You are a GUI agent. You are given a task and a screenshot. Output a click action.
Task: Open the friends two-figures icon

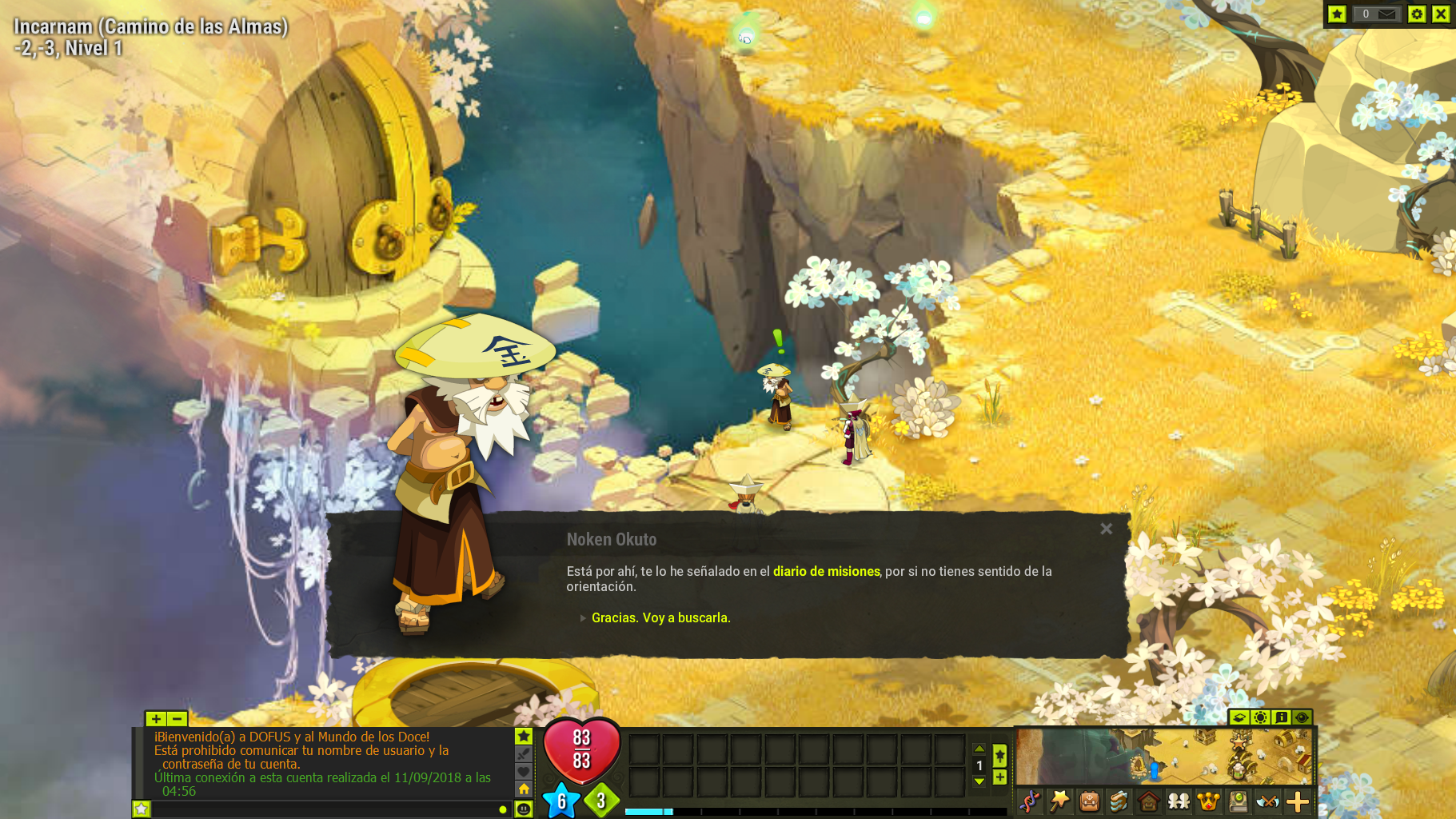click(x=1179, y=801)
